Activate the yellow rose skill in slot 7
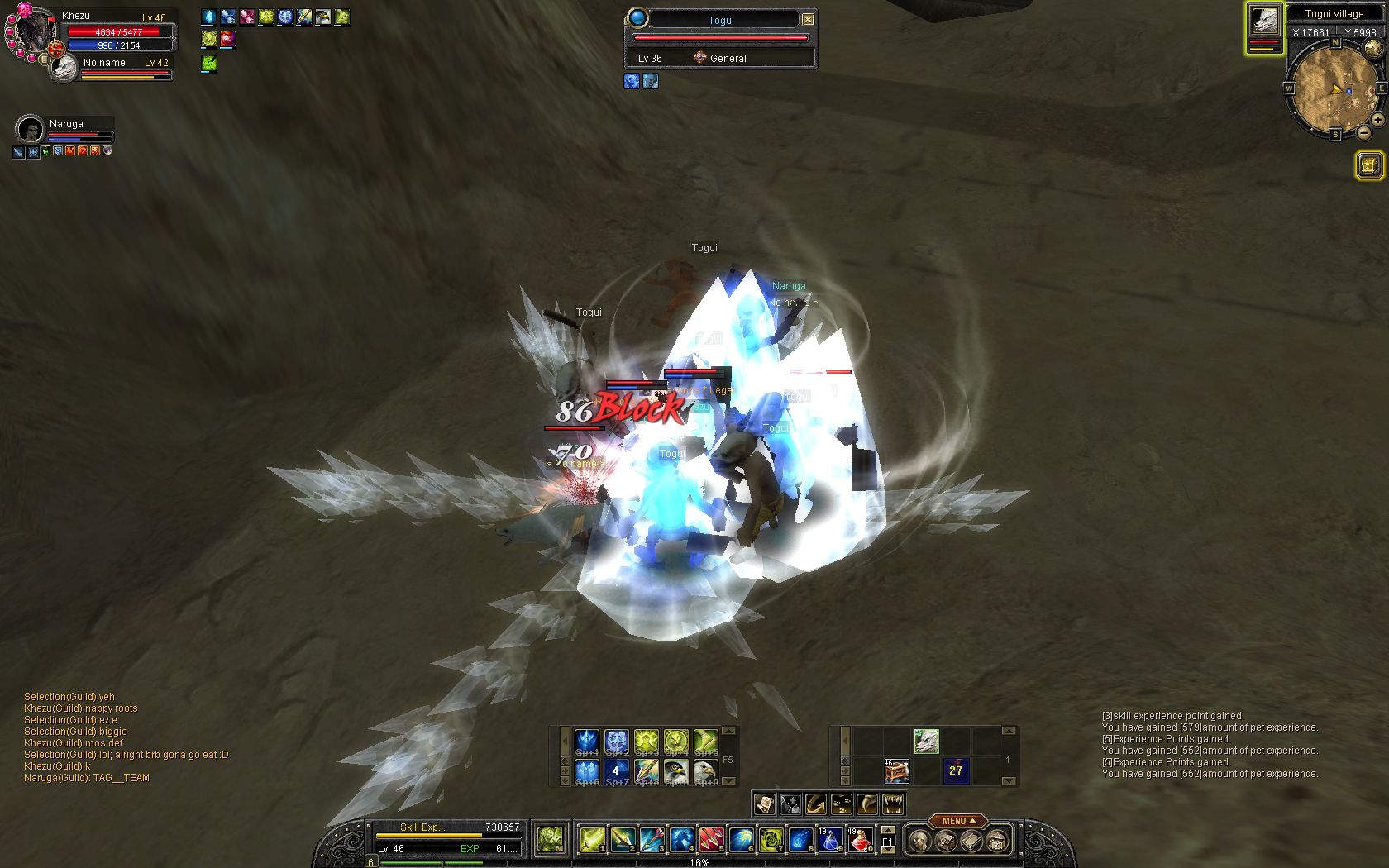The height and width of the screenshot is (868, 1389). pyautogui.click(x=771, y=841)
